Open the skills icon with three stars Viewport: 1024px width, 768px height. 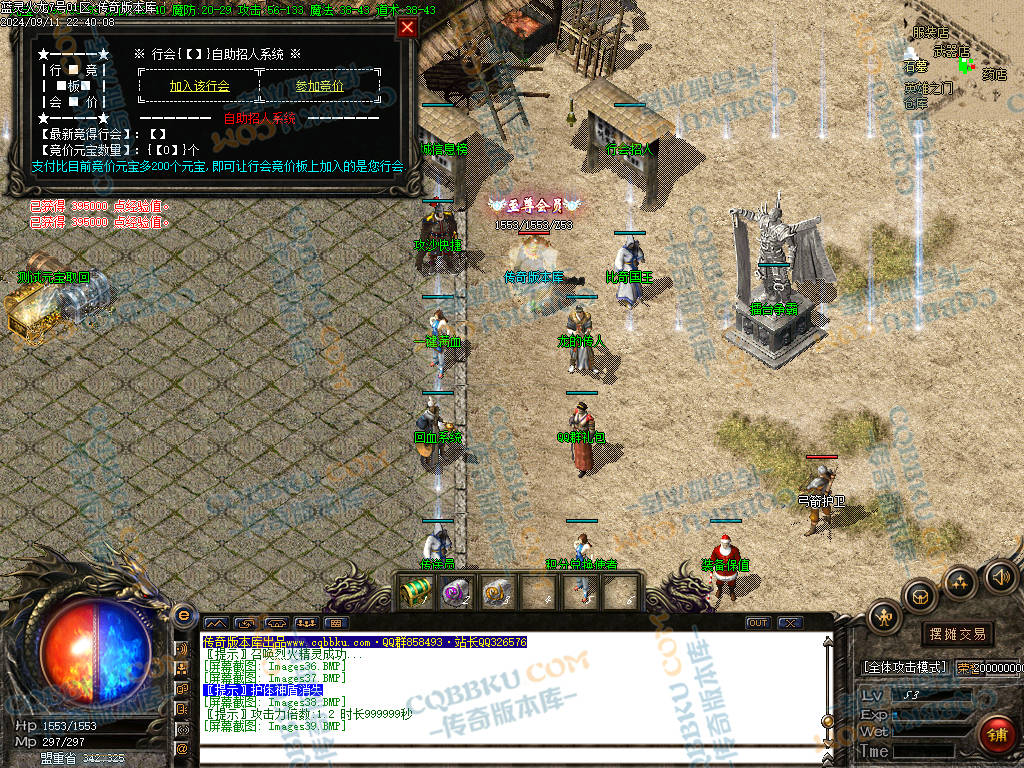pos(959,583)
